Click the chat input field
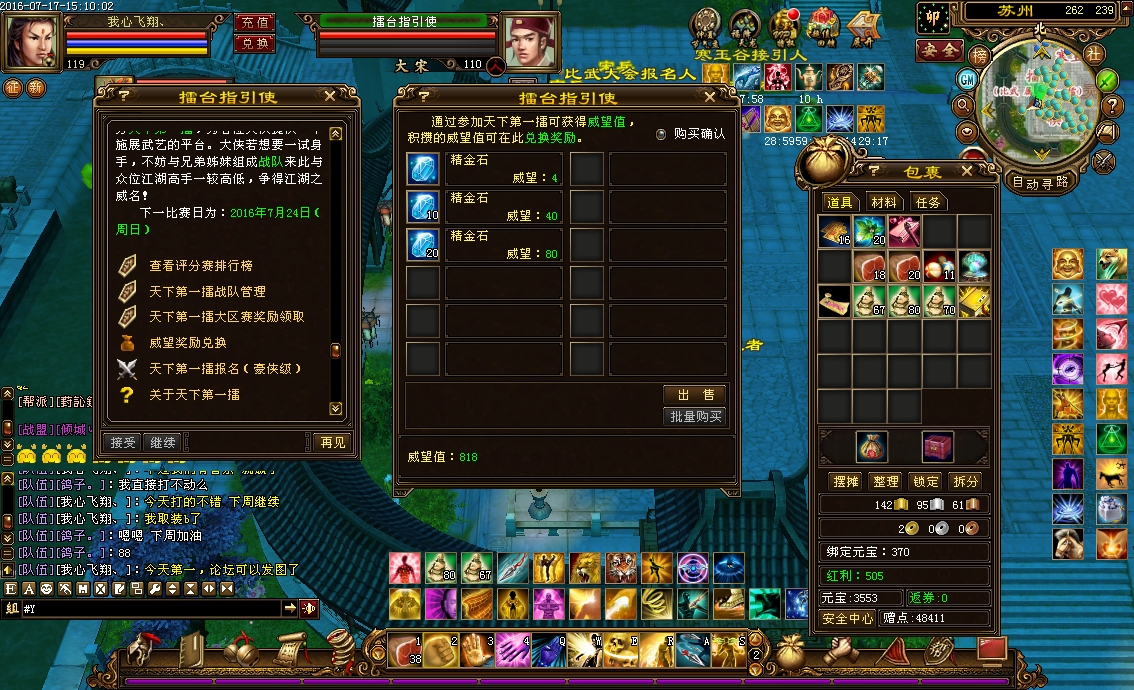The width and height of the screenshot is (1134, 690). click(150, 608)
